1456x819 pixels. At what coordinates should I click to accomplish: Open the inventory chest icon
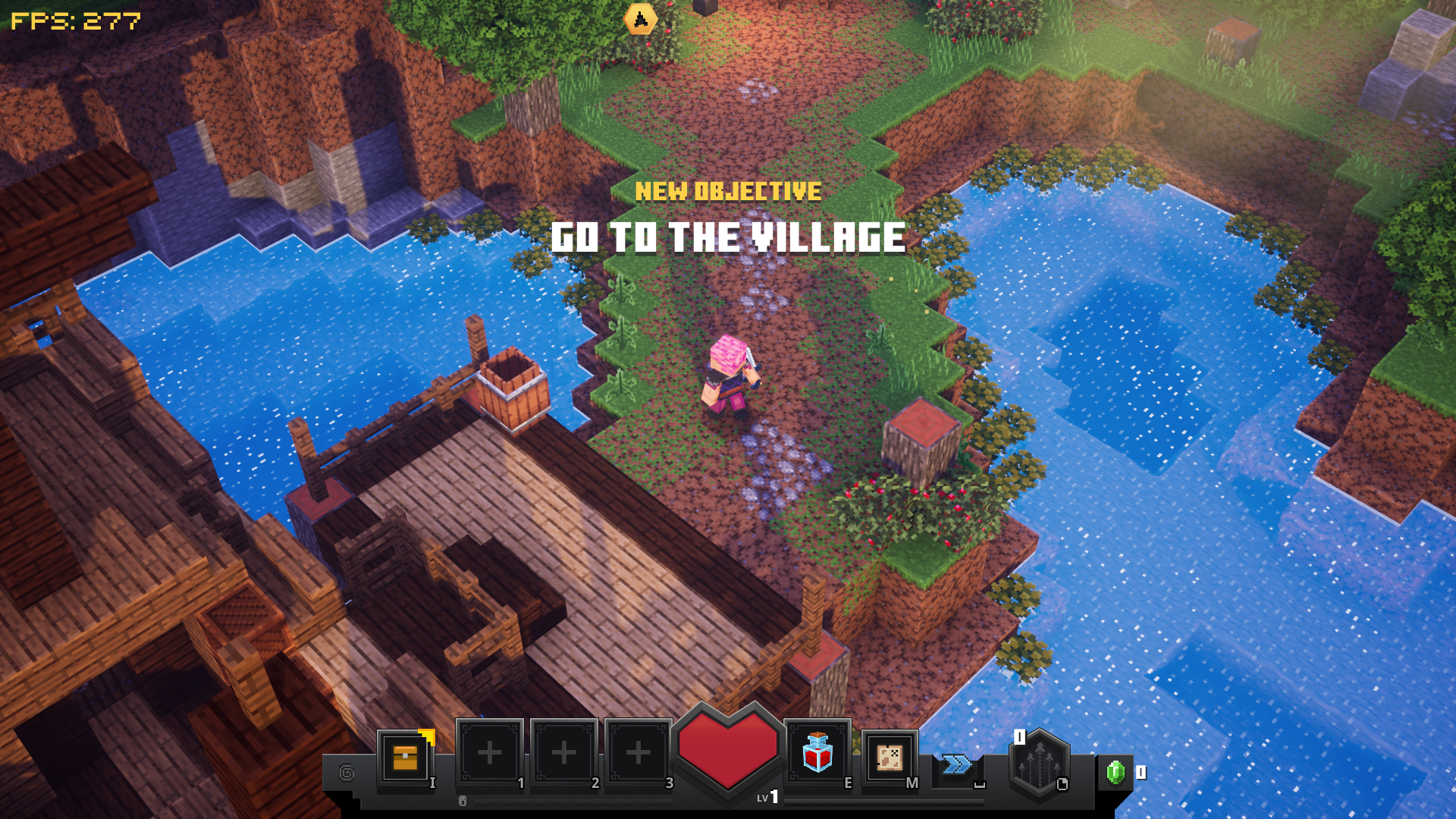(x=405, y=757)
